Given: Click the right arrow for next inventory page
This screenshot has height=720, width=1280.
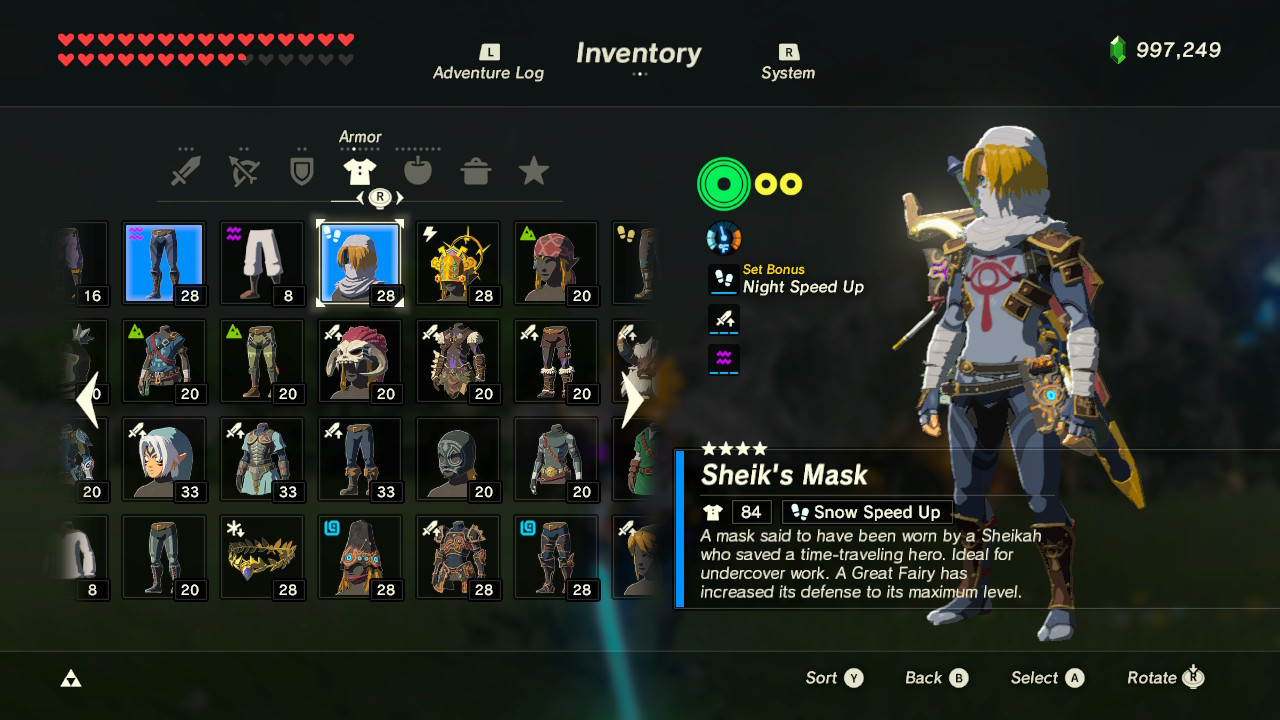Looking at the screenshot, I should (x=634, y=400).
